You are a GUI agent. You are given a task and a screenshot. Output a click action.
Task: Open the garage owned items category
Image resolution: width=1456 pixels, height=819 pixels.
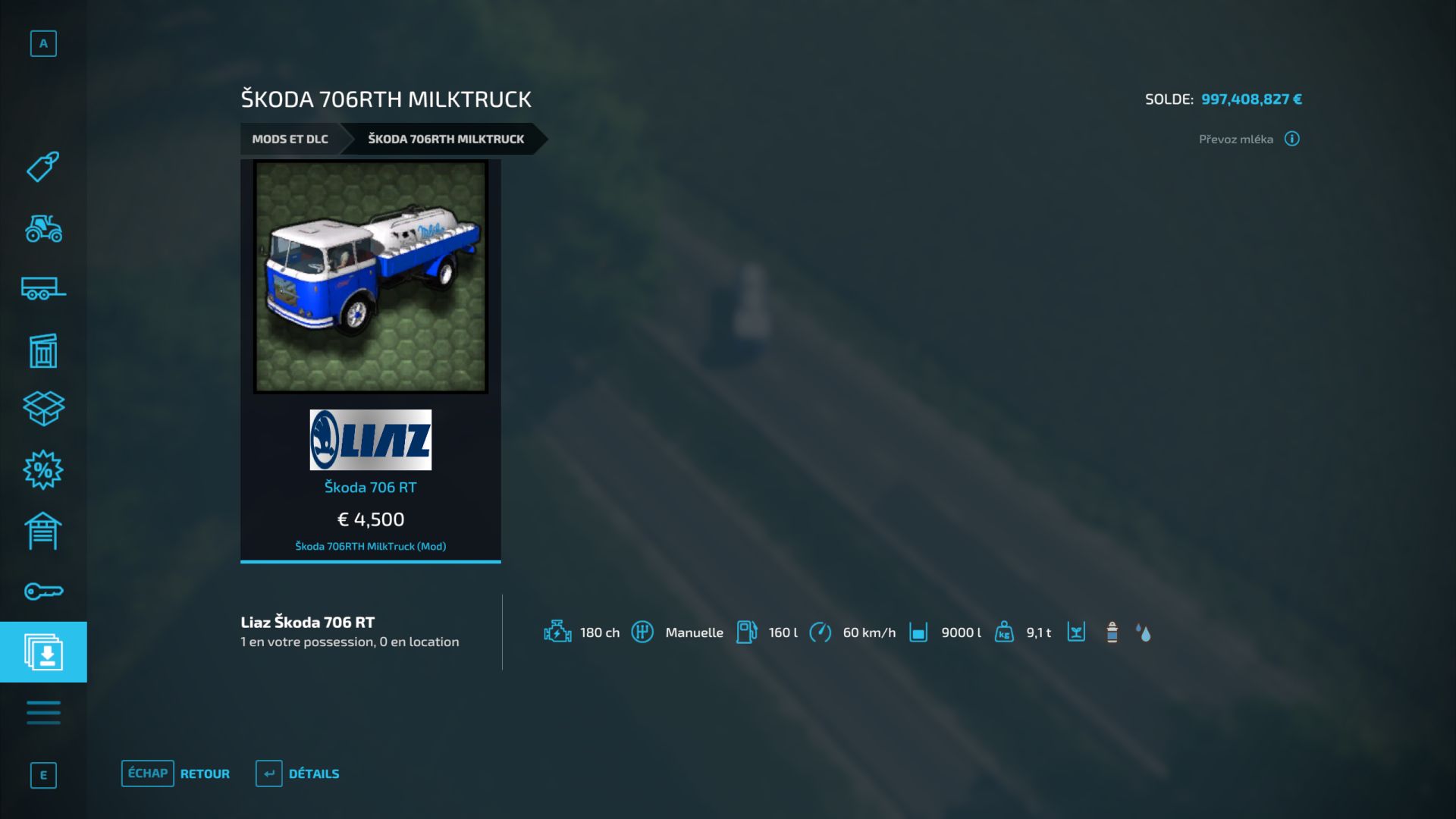(x=43, y=531)
